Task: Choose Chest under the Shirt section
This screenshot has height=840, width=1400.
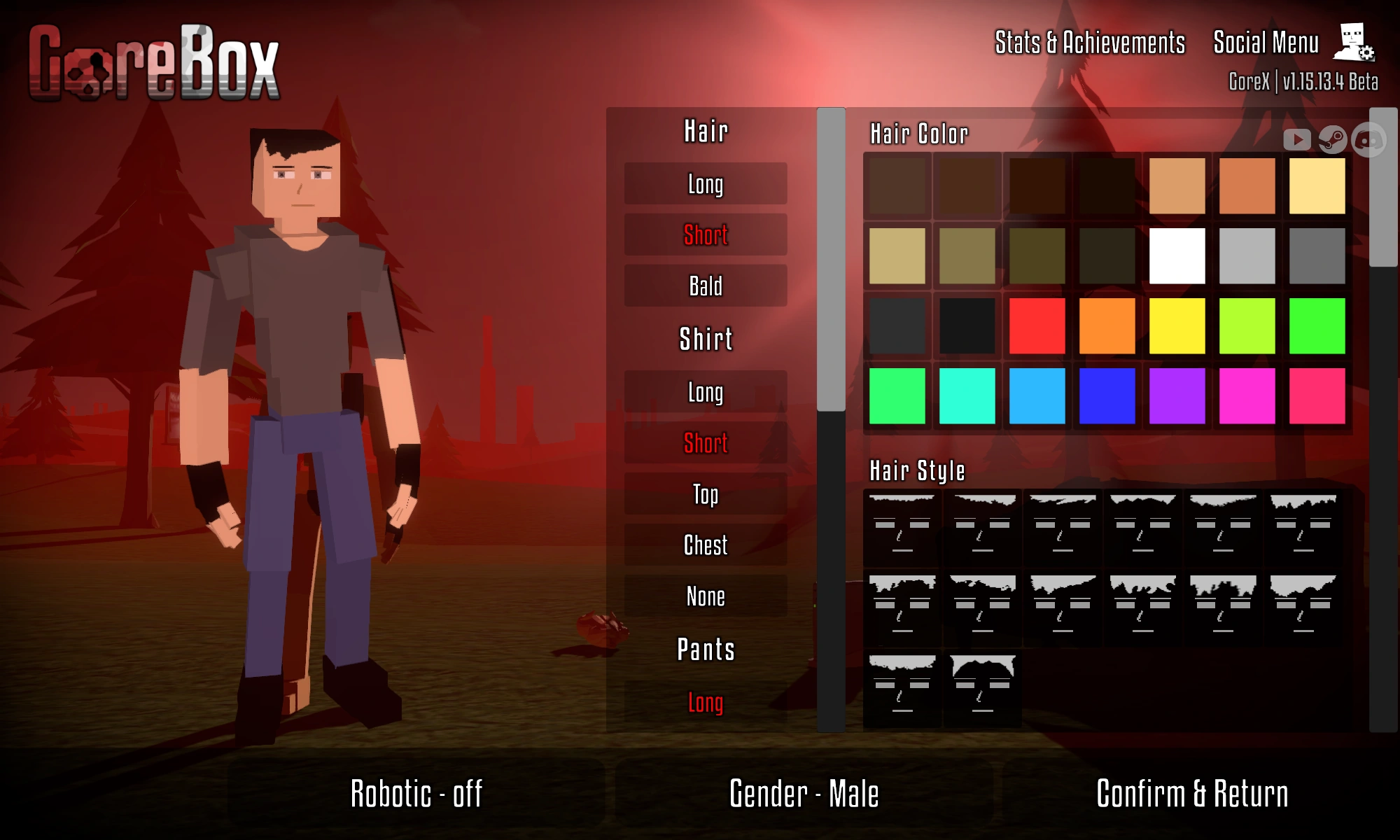Action: (x=705, y=545)
